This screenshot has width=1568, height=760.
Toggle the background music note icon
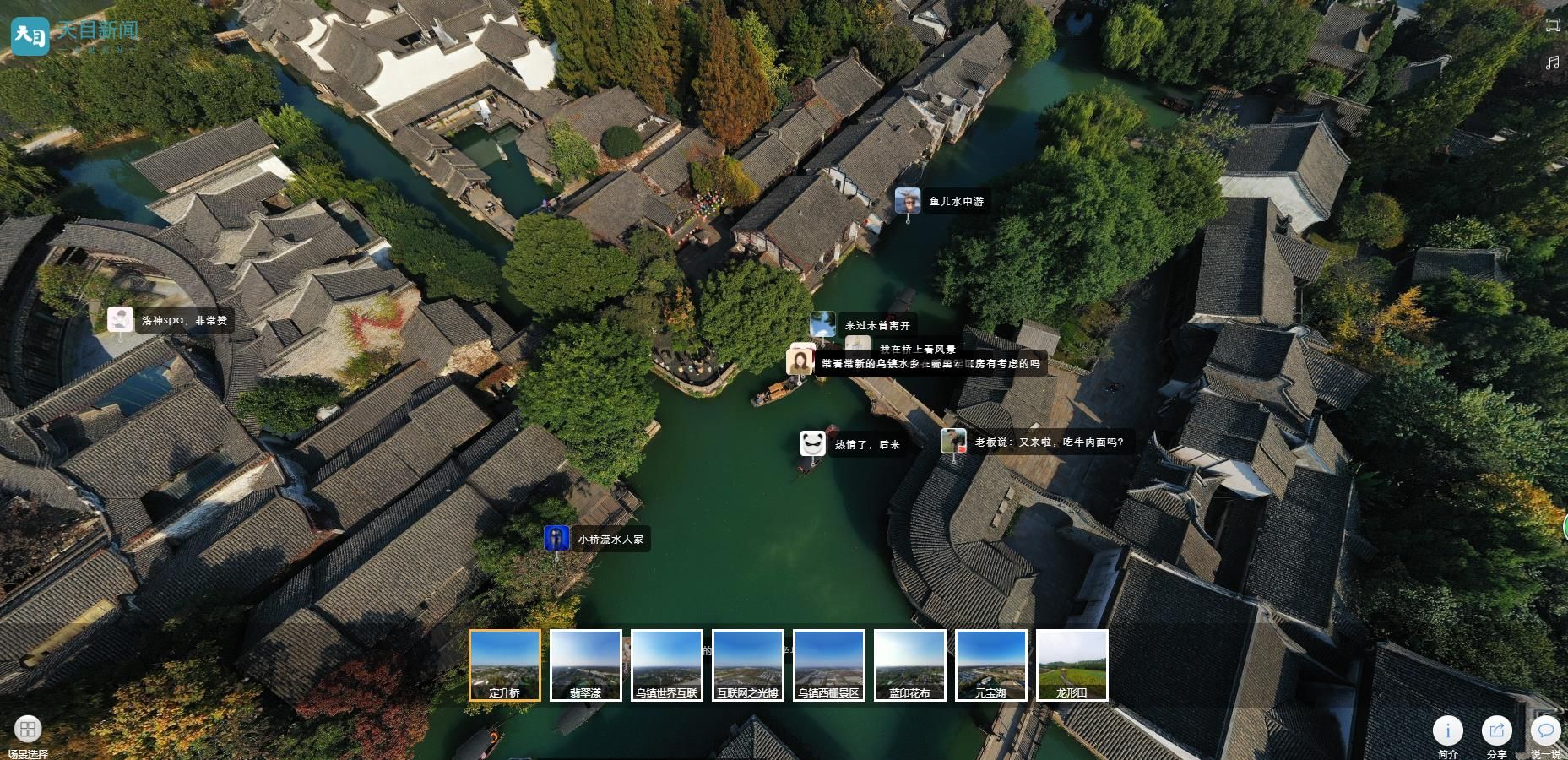[1553, 62]
